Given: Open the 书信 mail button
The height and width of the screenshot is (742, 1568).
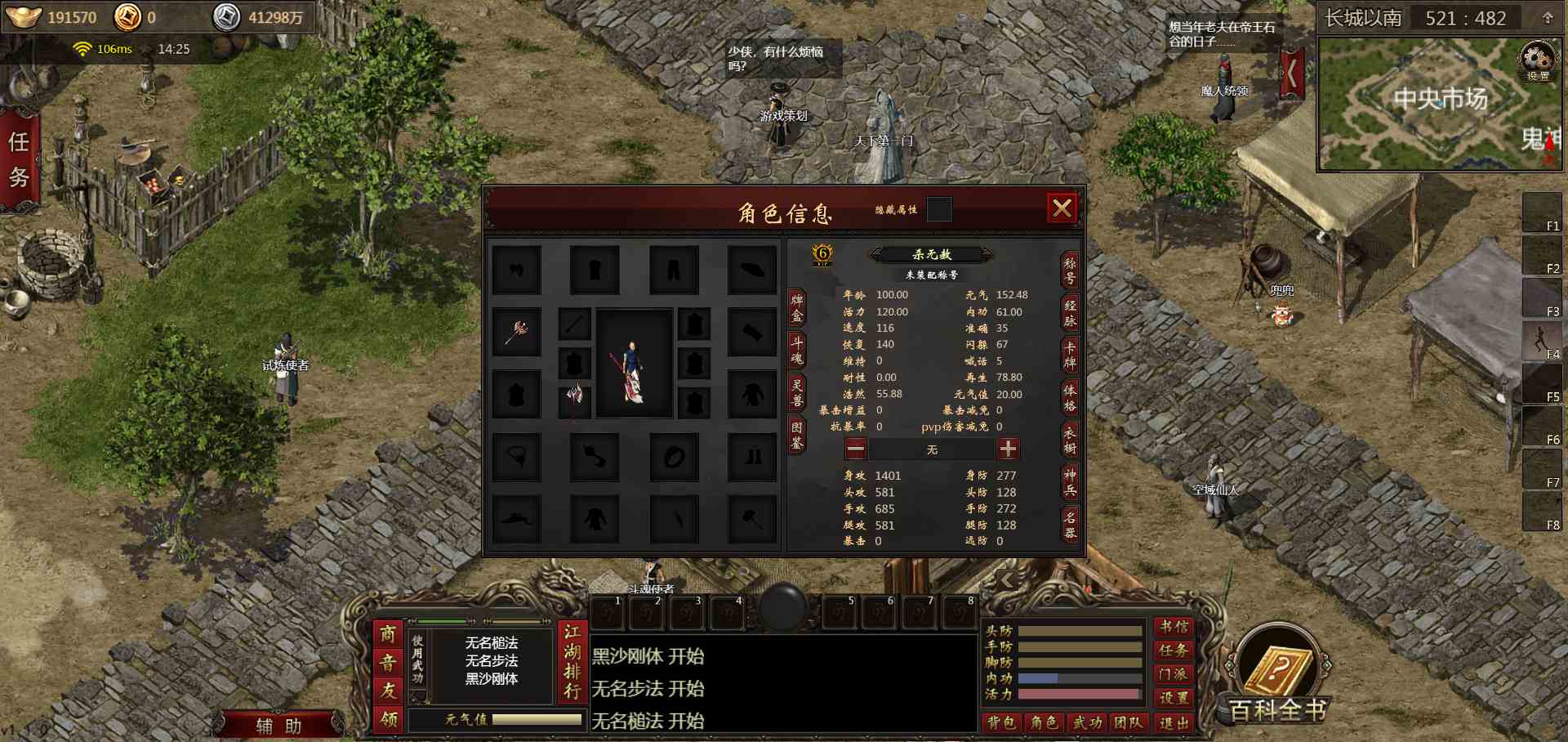Looking at the screenshot, I should (x=1174, y=627).
